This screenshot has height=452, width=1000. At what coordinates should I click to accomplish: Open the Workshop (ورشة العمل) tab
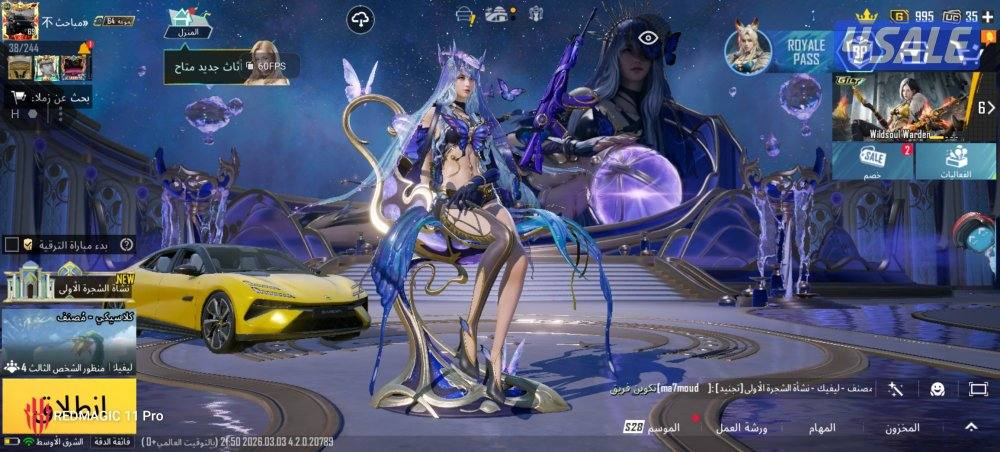740,427
